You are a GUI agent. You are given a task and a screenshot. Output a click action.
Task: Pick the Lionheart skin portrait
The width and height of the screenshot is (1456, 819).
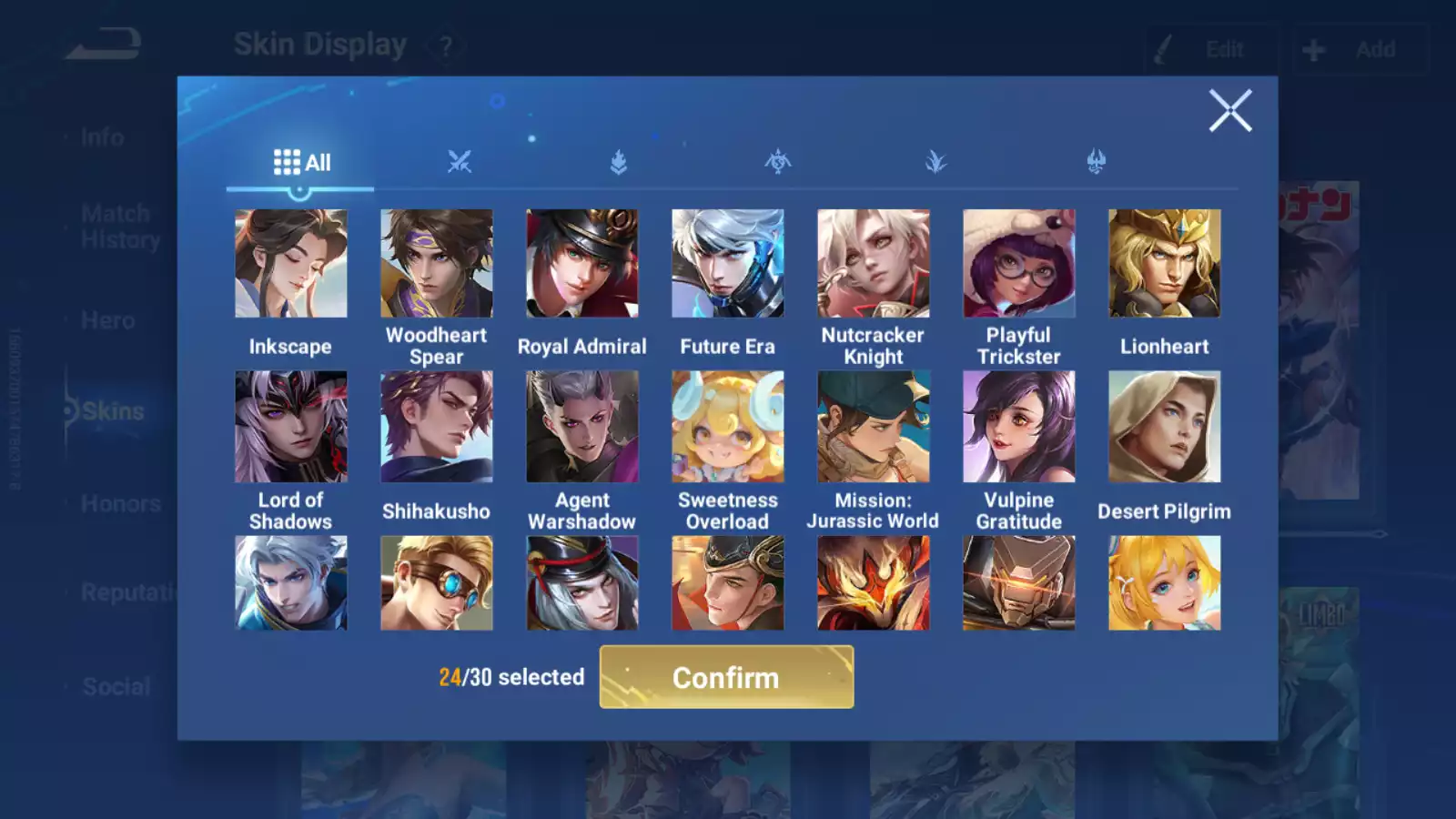click(x=1165, y=264)
